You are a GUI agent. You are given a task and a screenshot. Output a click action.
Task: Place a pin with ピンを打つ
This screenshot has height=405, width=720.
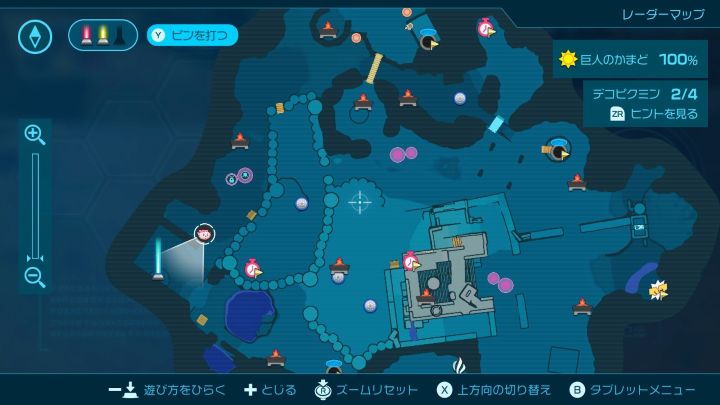tap(193, 36)
